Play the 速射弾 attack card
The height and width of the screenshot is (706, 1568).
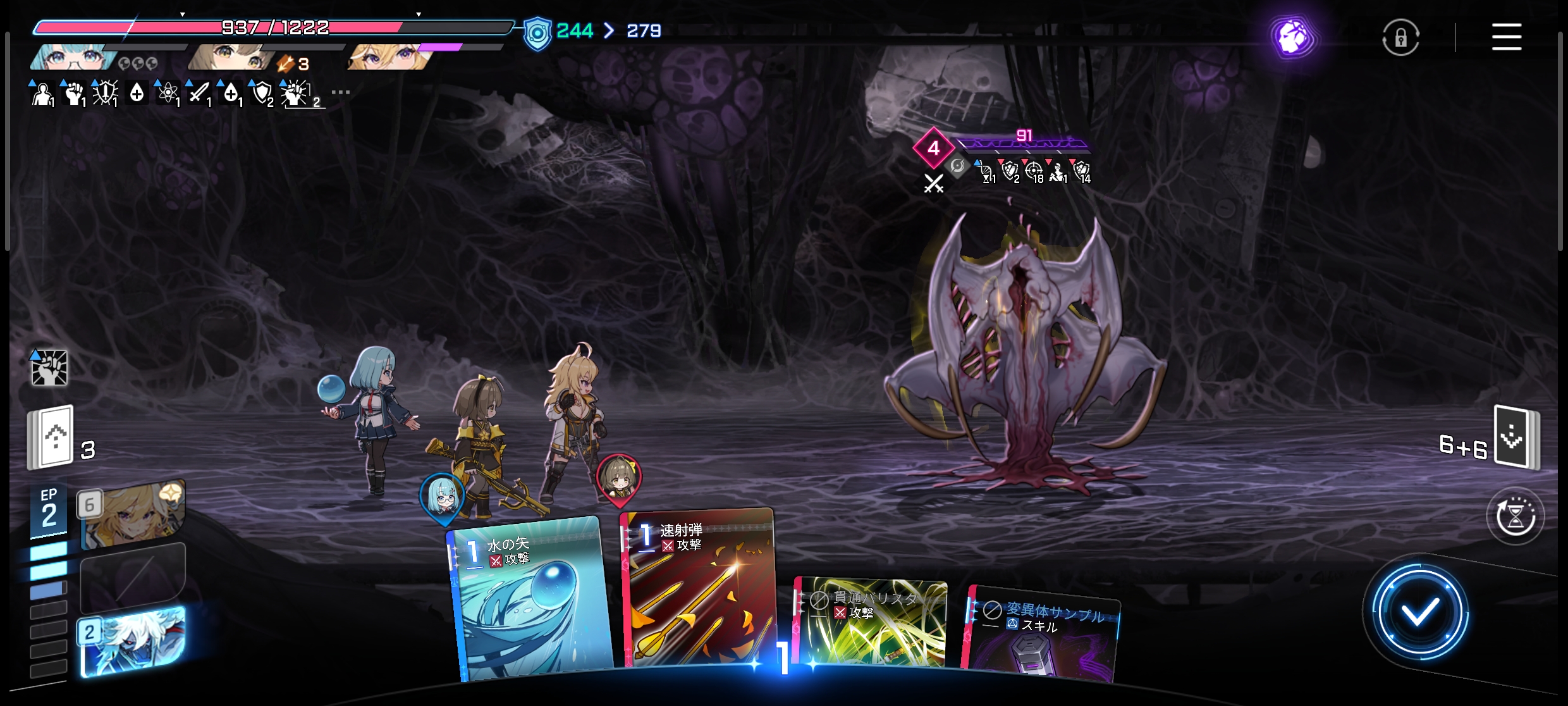click(699, 588)
